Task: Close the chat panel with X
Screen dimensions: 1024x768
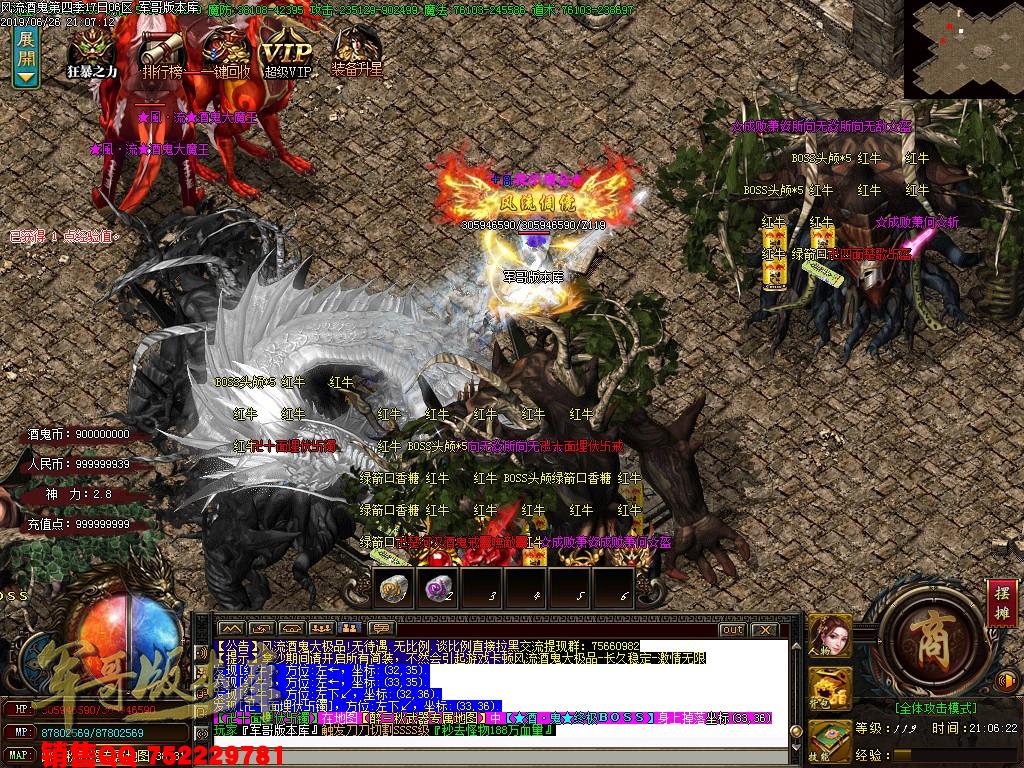Action: coord(763,630)
